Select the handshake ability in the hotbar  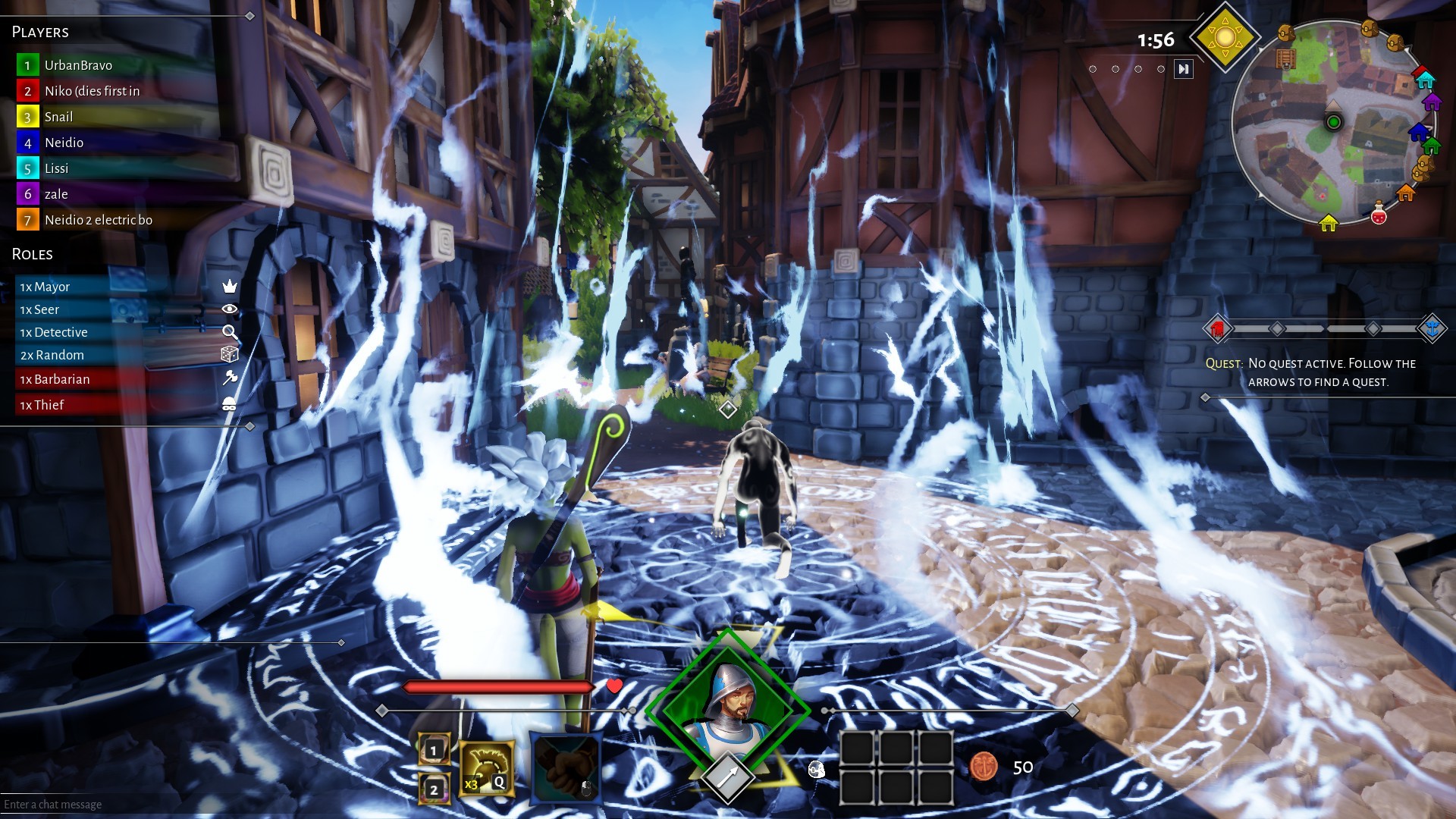click(x=568, y=766)
